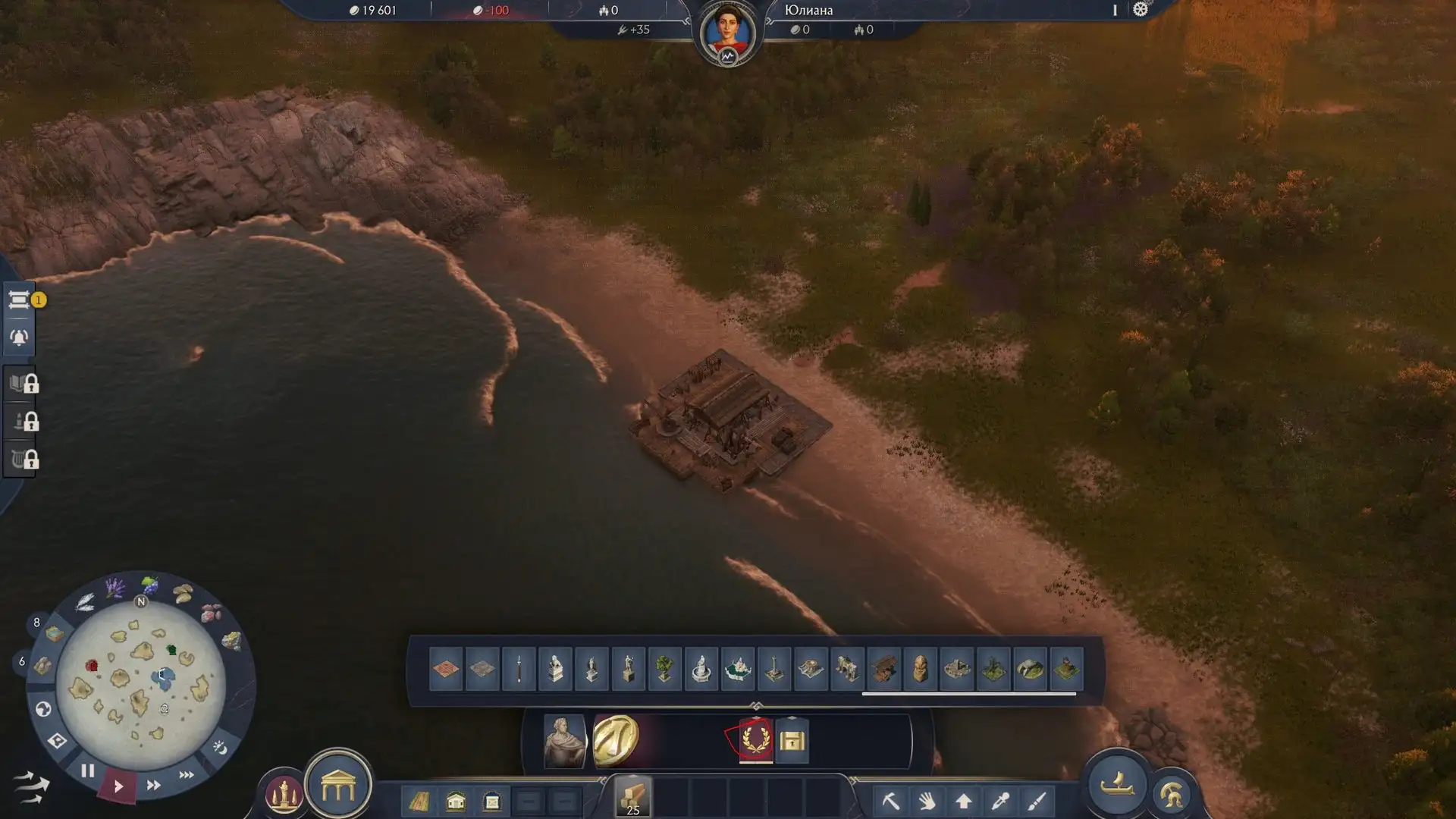Open the world globe view
This screenshot has height=819, width=1456.
[43, 709]
